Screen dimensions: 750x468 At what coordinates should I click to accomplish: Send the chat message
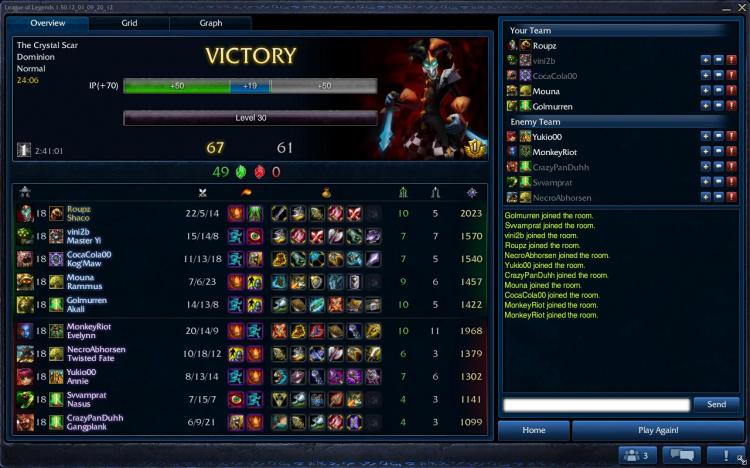[x=716, y=404]
